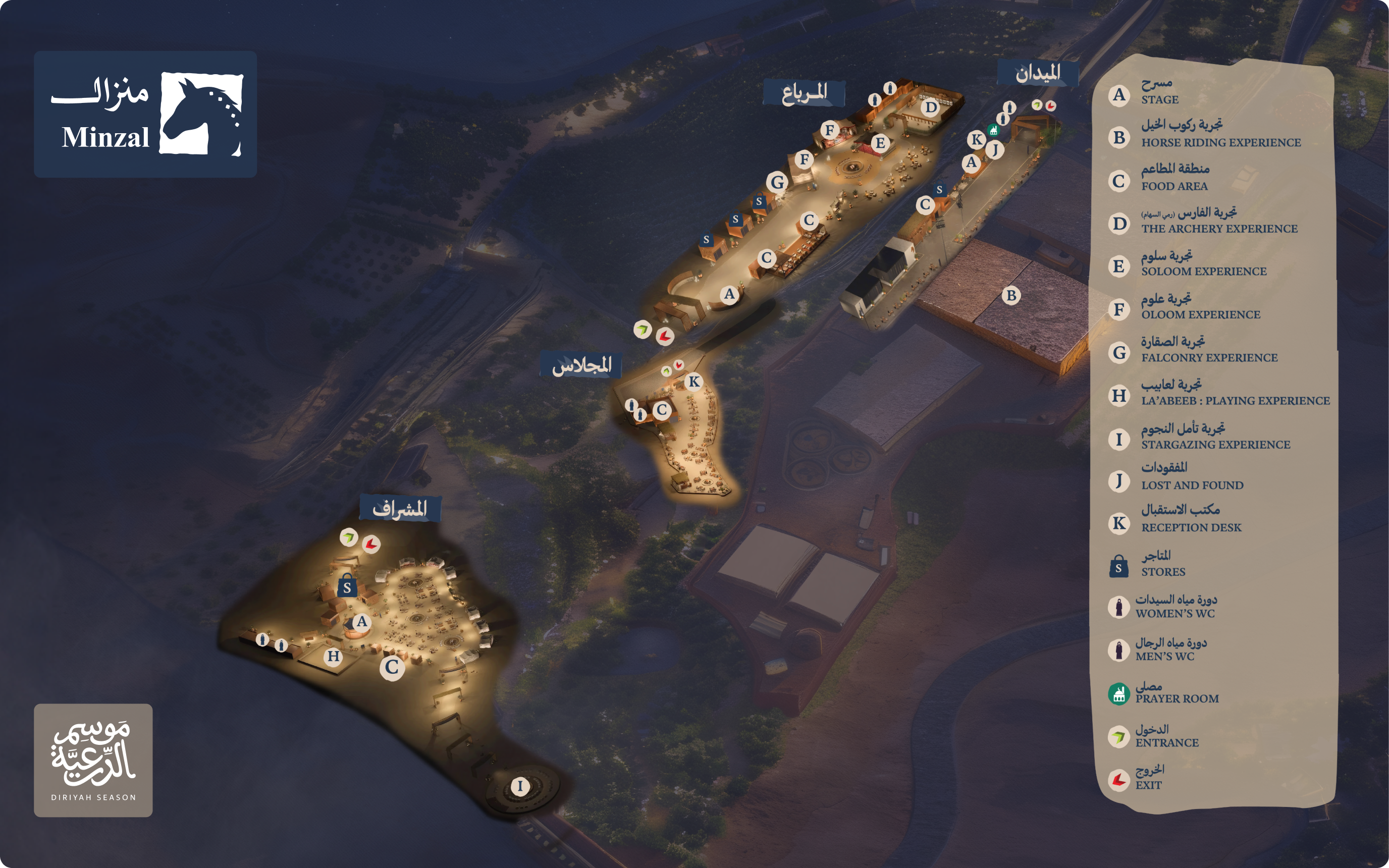Click the Diriyah Season logo
This screenshot has width=1389, height=868.
[93, 760]
